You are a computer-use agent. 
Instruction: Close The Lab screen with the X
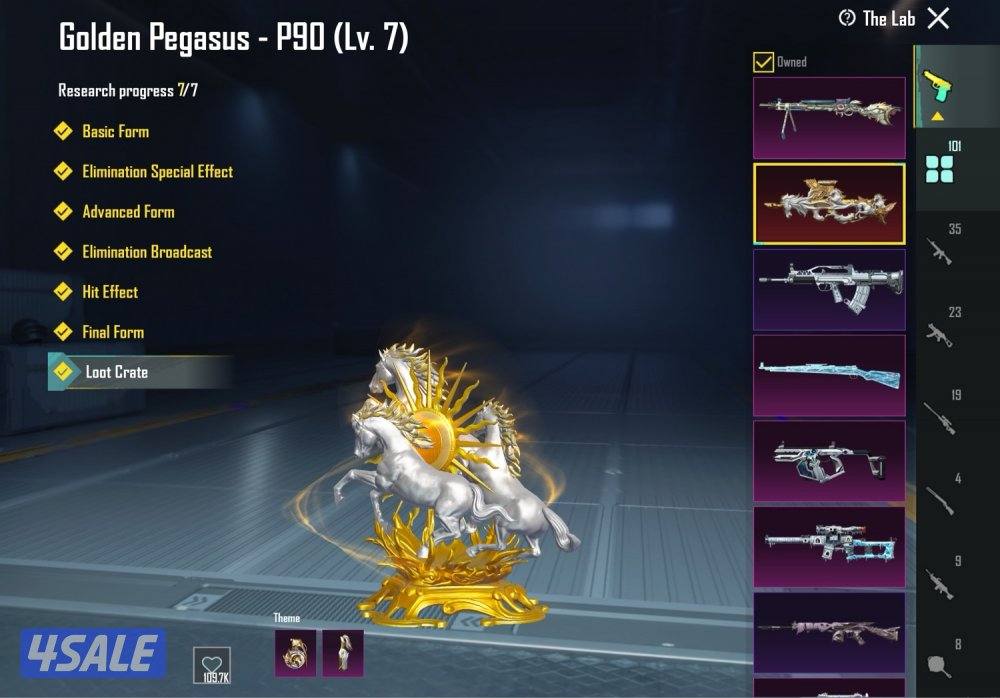tap(938, 18)
